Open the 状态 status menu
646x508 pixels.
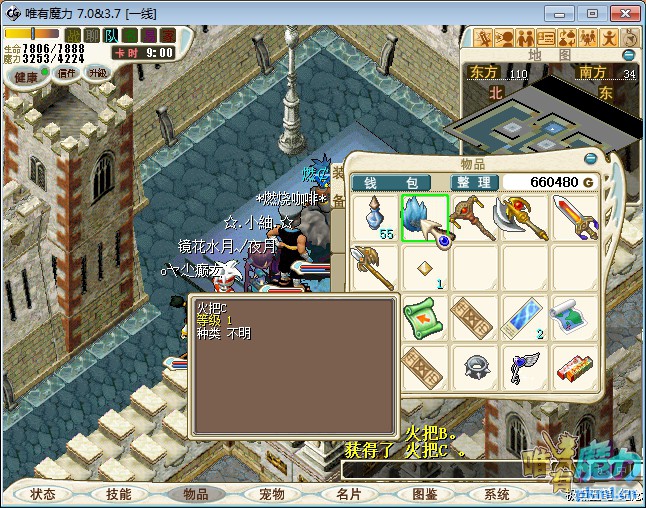pos(43,494)
